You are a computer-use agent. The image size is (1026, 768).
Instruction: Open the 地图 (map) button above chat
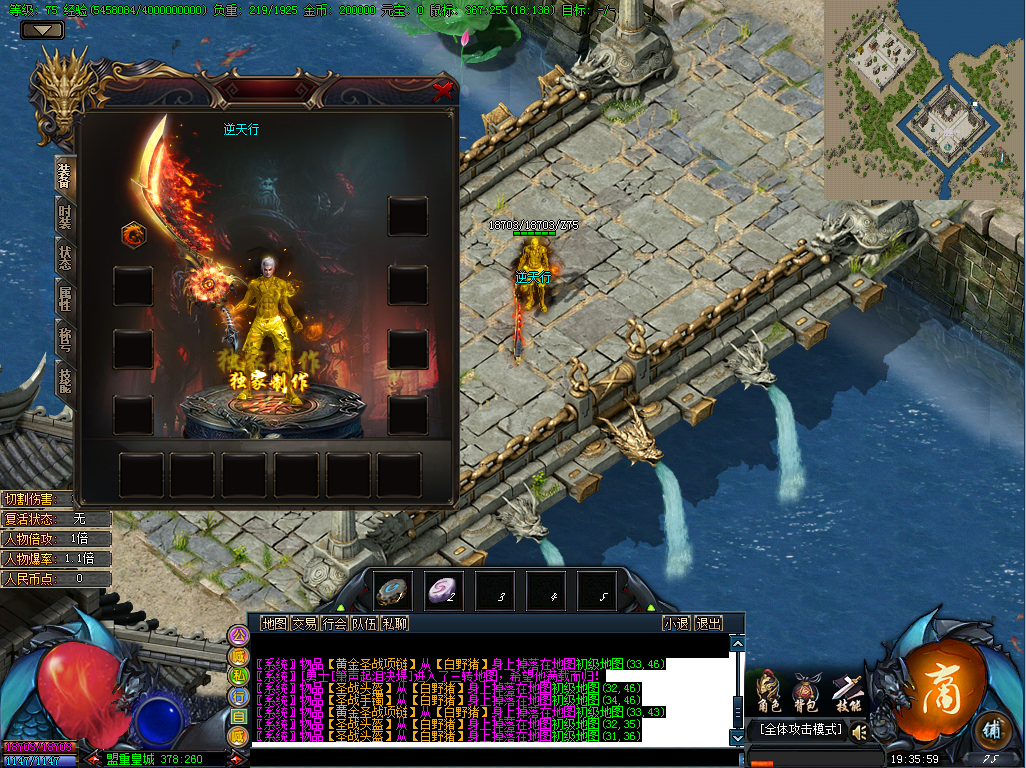click(x=274, y=623)
